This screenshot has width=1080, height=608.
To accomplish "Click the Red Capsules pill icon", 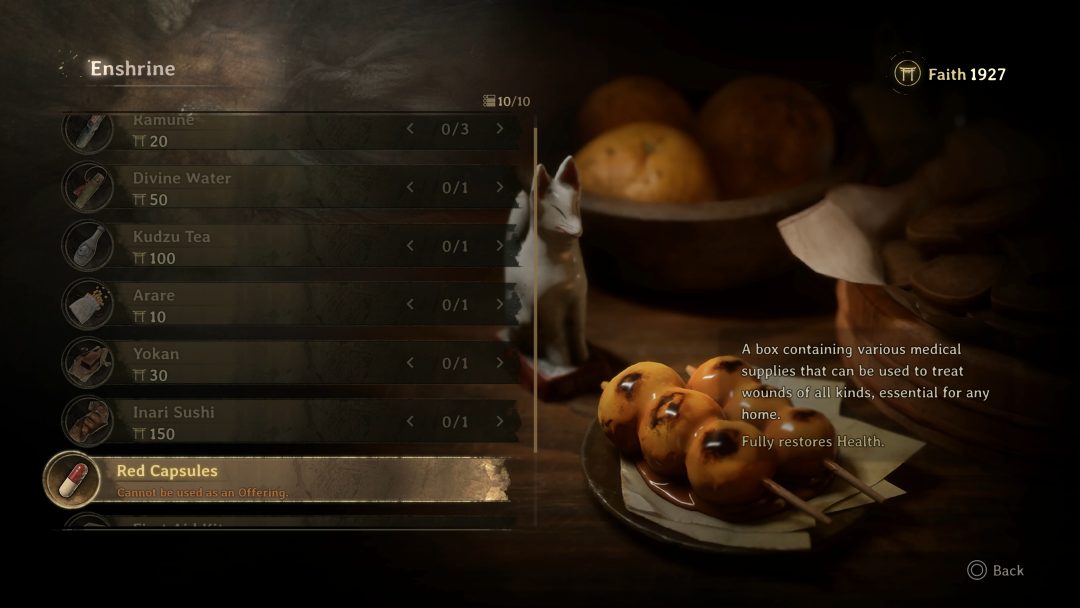I will pos(71,480).
